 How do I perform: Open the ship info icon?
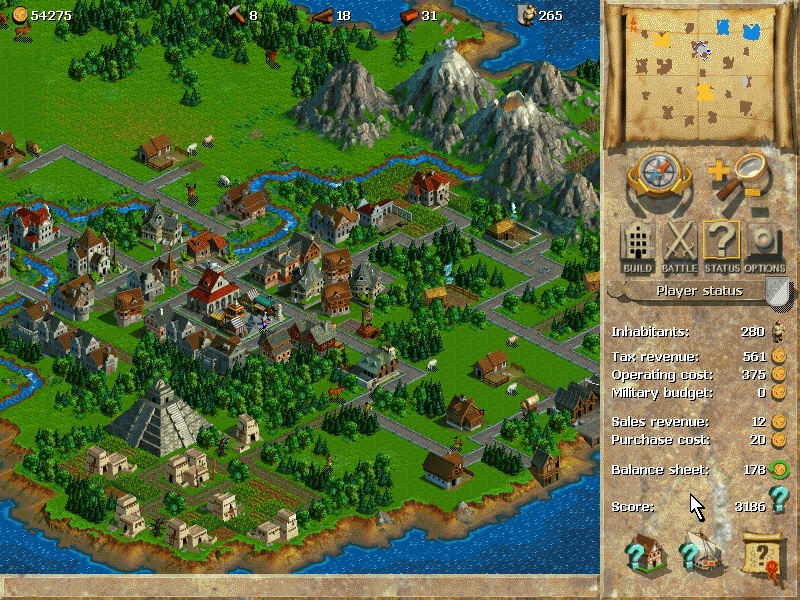click(x=701, y=552)
